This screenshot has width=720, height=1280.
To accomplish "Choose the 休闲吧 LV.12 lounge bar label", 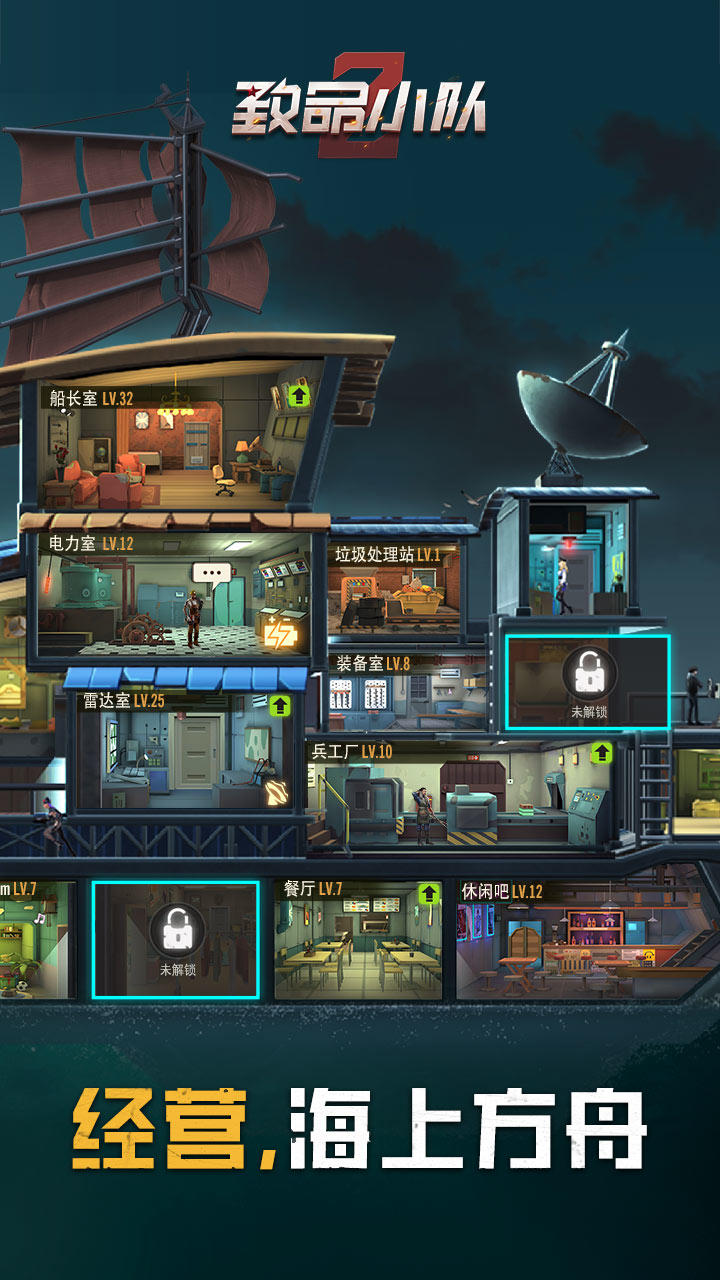I will coord(501,891).
